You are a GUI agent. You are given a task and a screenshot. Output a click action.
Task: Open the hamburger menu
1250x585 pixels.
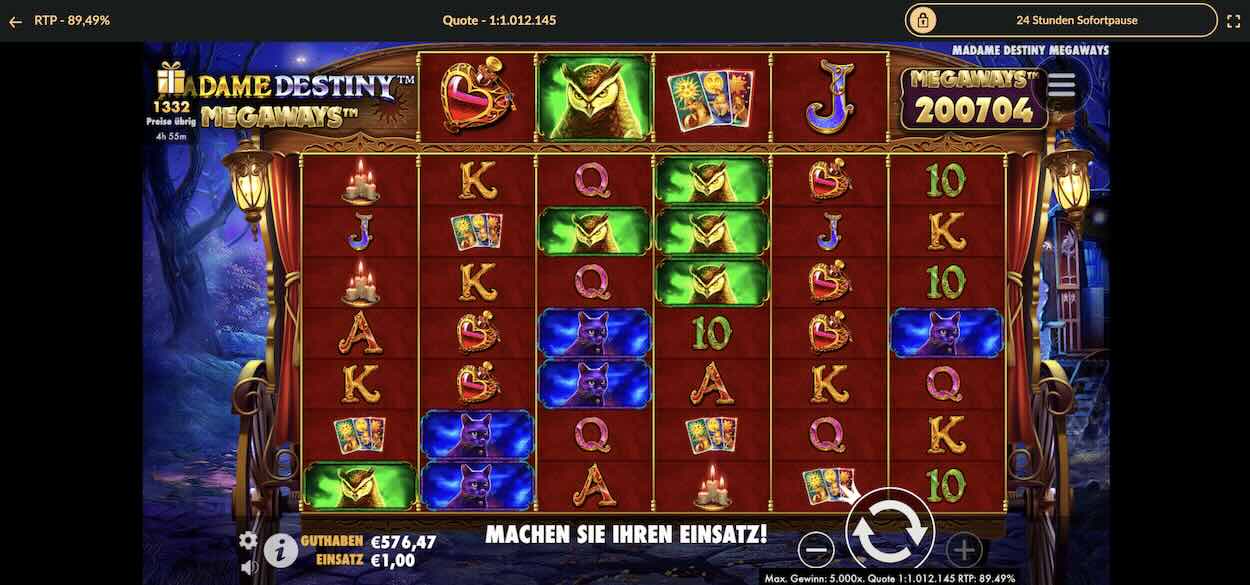pos(1061,86)
